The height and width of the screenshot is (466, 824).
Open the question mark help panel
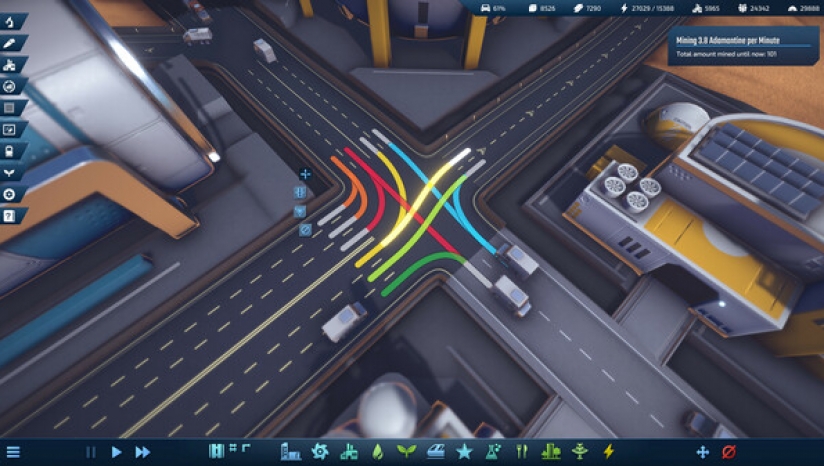click(x=10, y=216)
